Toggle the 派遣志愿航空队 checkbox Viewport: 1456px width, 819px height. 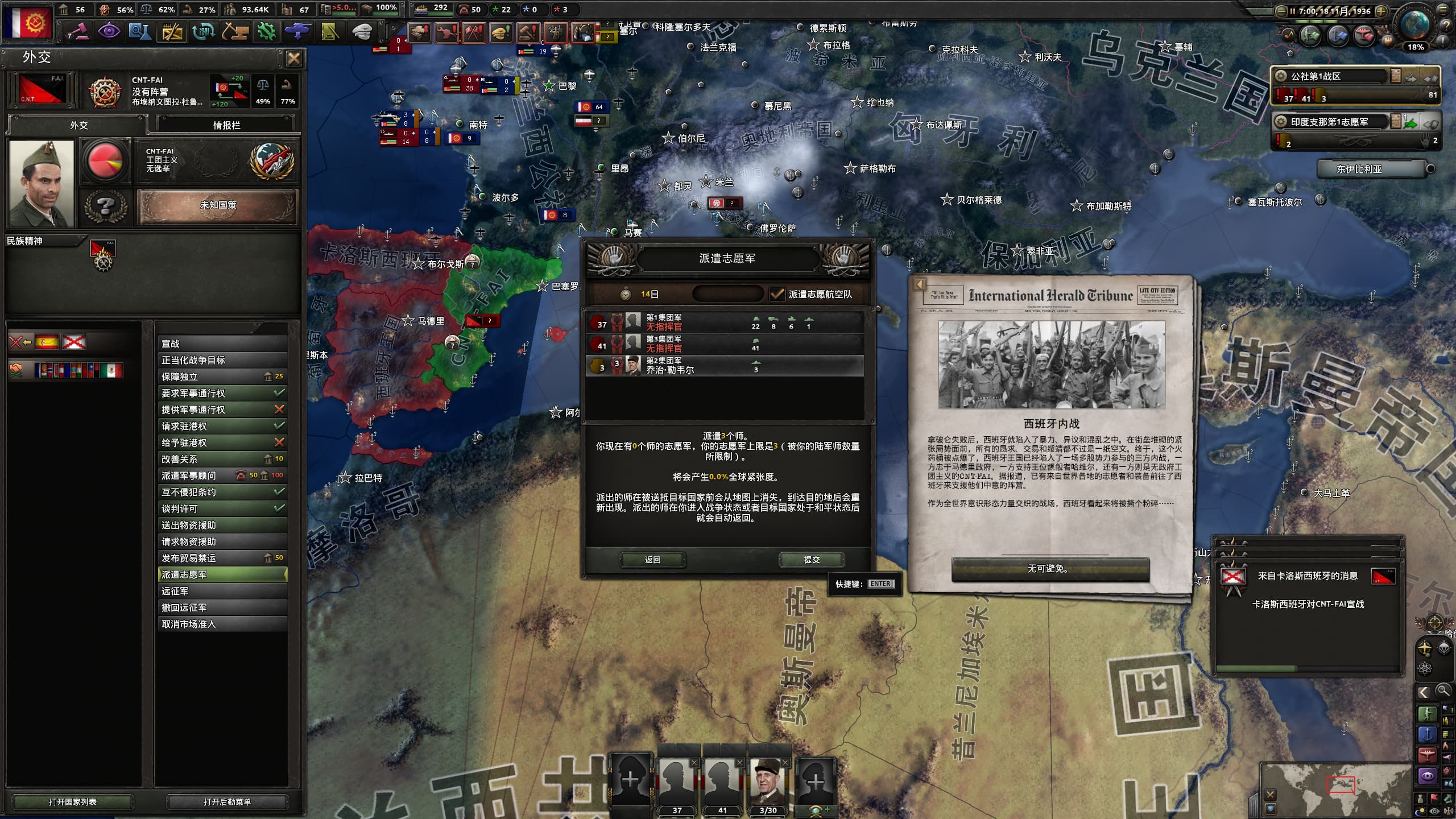coord(776,294)
